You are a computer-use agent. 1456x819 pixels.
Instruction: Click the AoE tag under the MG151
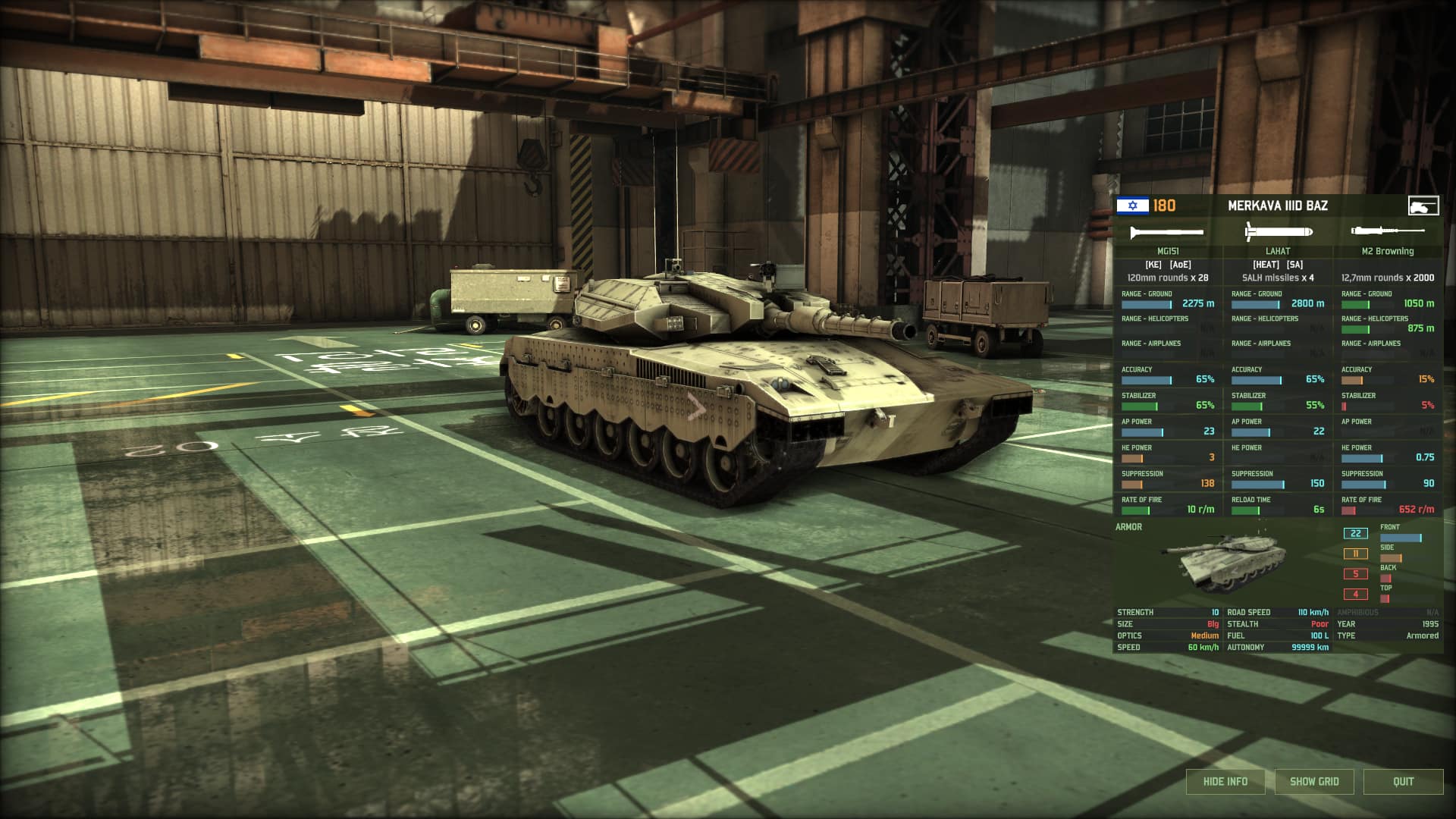click(1180, 265)
